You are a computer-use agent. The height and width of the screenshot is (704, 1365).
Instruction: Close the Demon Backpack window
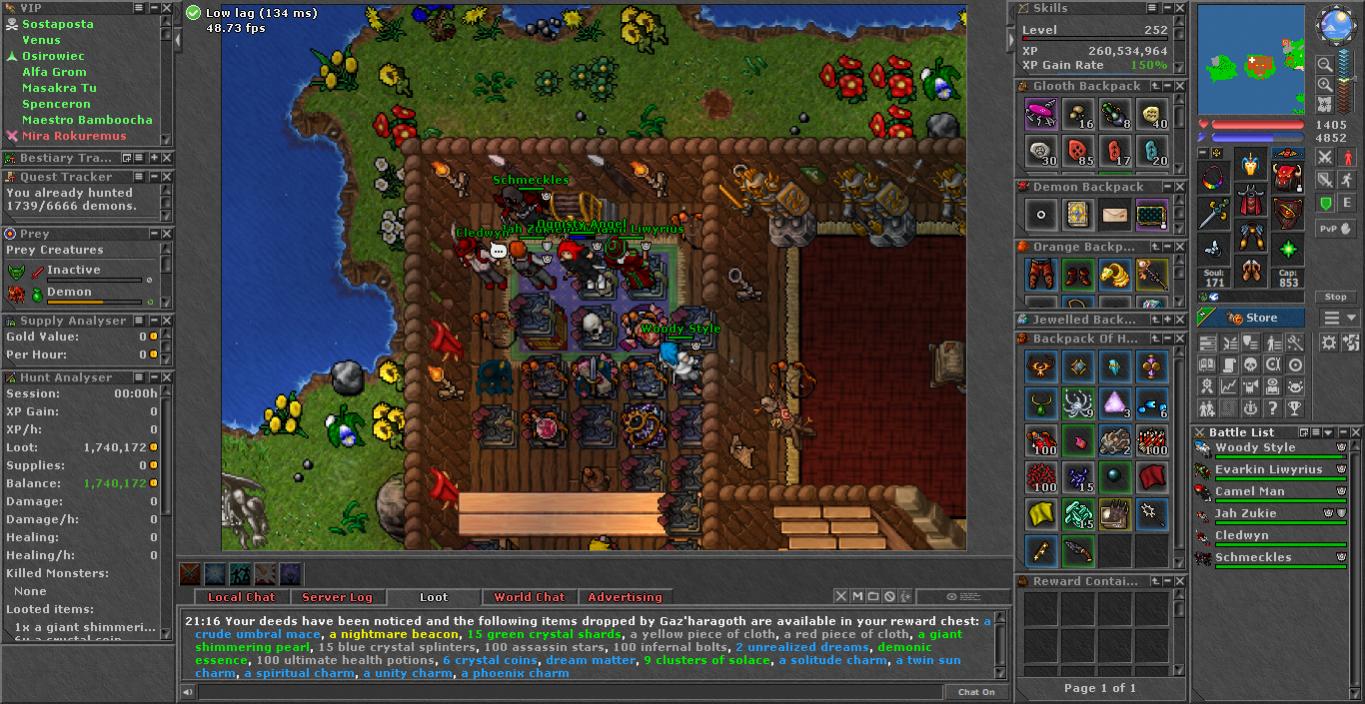[x=1179, y=187]
